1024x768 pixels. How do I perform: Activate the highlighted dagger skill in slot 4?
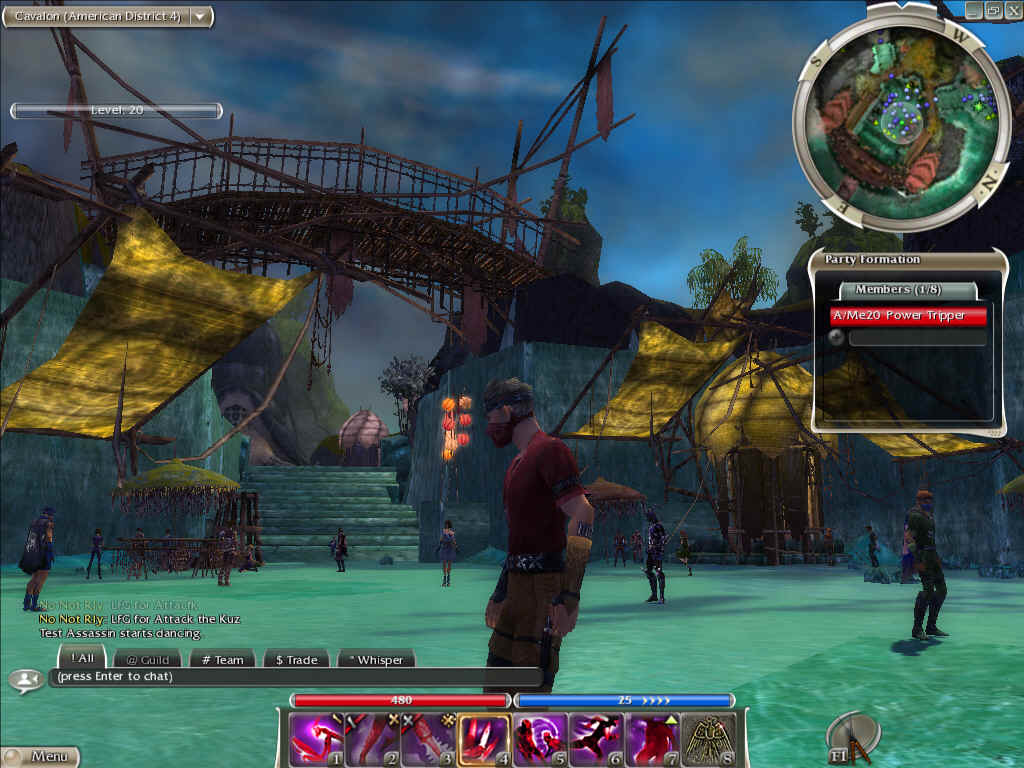tap(483, 739)
